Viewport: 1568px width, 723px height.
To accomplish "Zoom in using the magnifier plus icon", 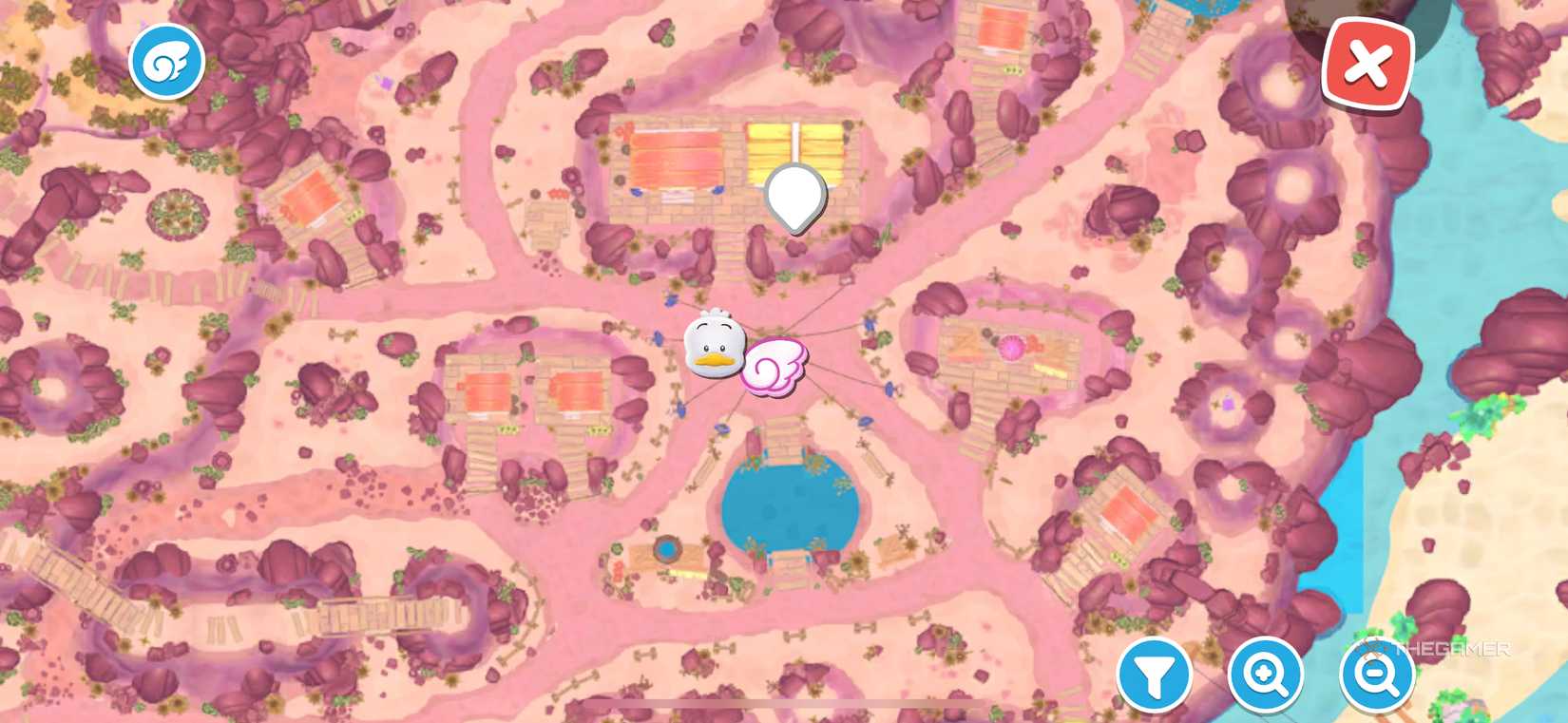I will [x=1266, y=676].
